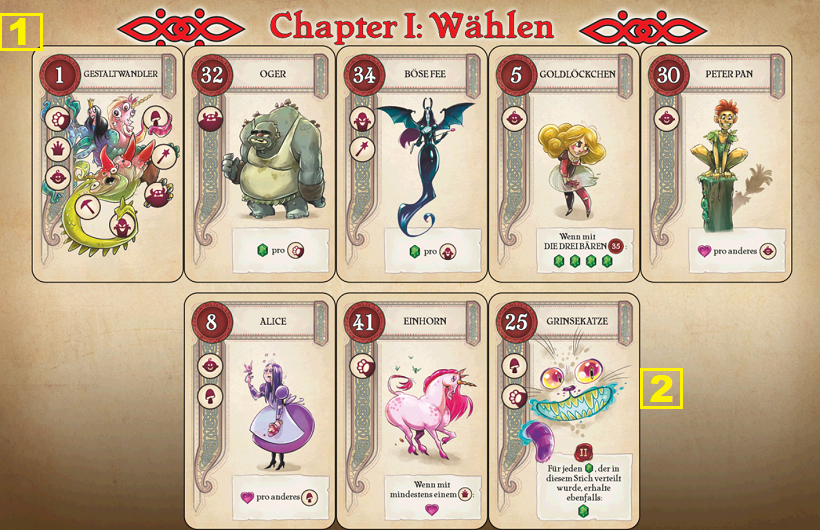This screenshot has height=530, width=820.
Task: Select the Goldlöckchen card
Action: coord(564,163)
